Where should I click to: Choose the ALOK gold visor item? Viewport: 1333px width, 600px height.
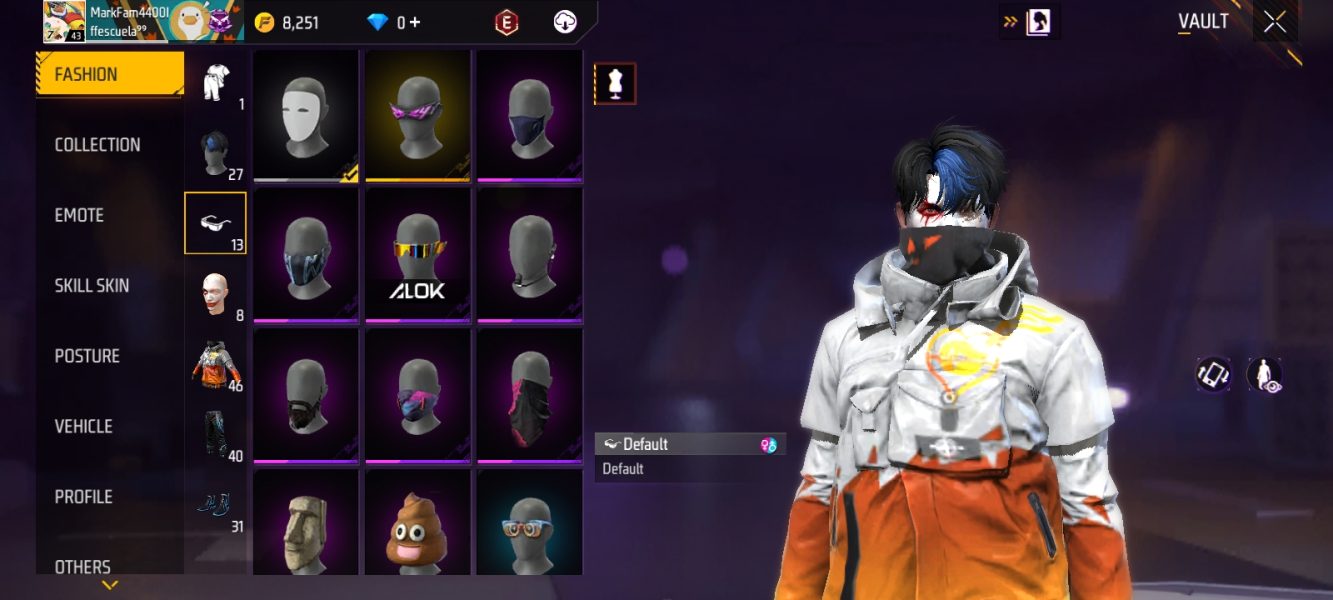tap(418, 255)
